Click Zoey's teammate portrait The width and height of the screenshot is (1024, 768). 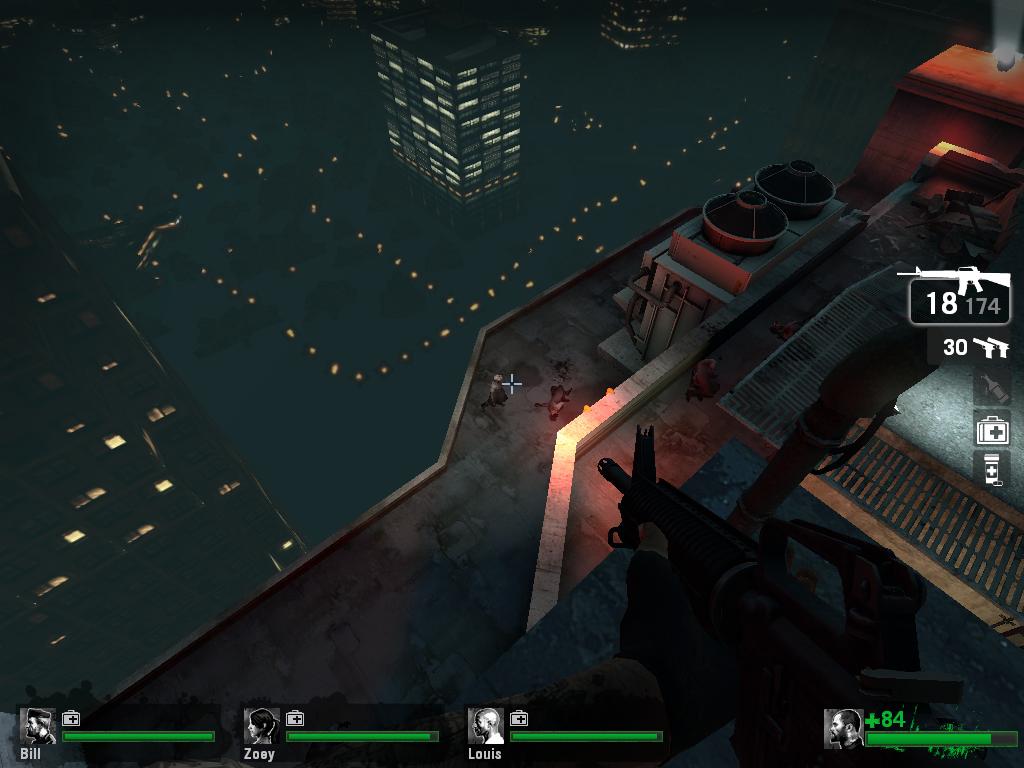pos(262,727)
